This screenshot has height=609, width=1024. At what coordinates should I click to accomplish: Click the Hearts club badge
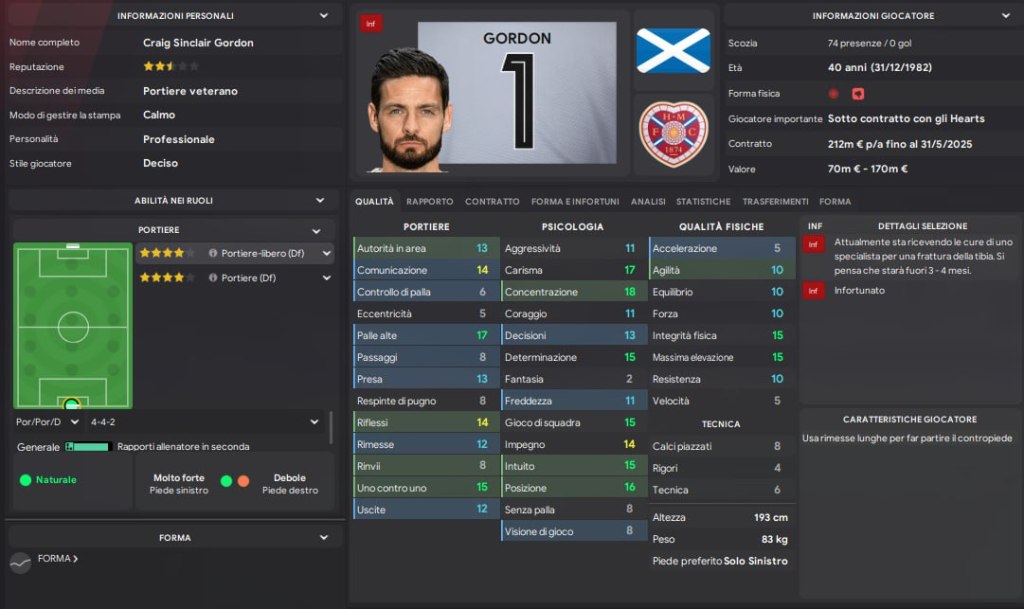click(x=673, y=133)
